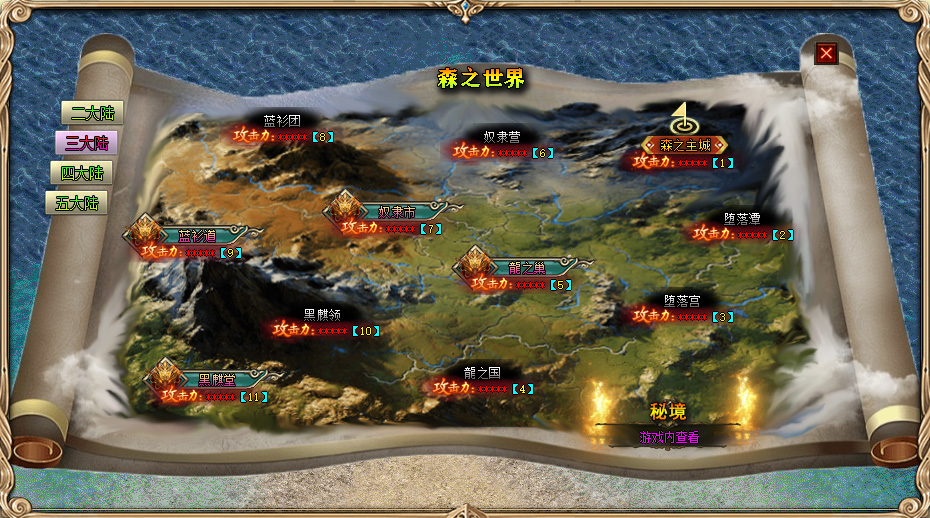Open the 奴隶市 boss location

396,212
